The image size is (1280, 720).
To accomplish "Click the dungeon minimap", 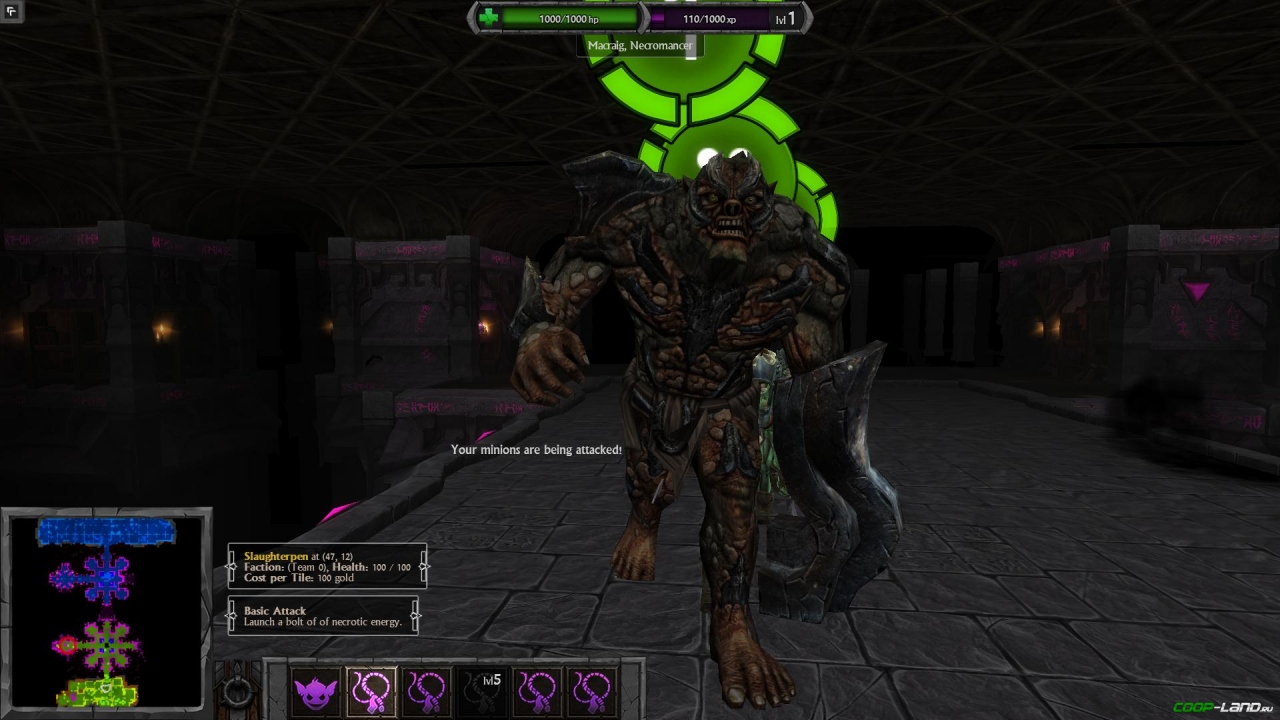I will coord(106,611).
